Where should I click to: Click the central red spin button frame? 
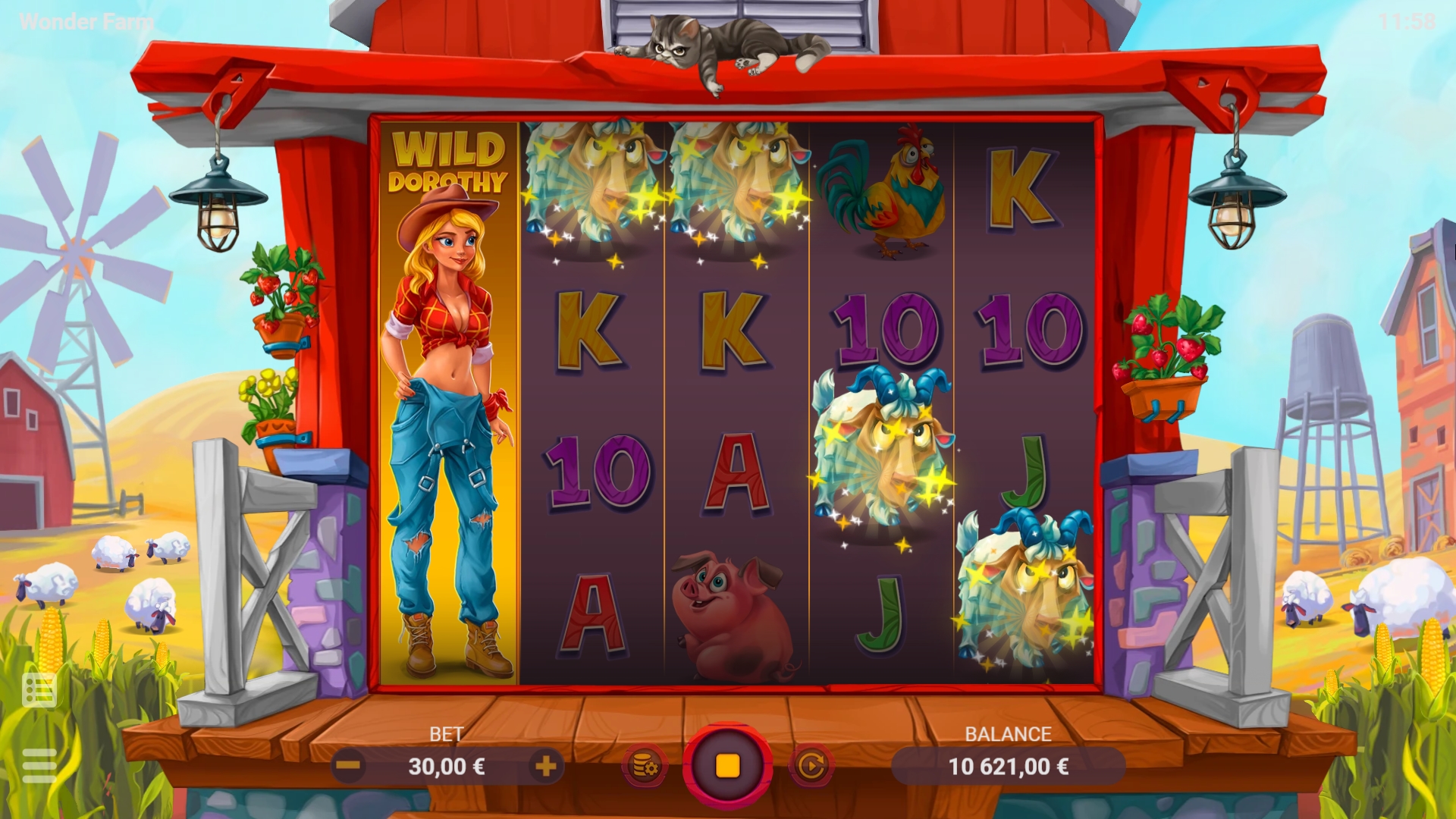[728, 766]
